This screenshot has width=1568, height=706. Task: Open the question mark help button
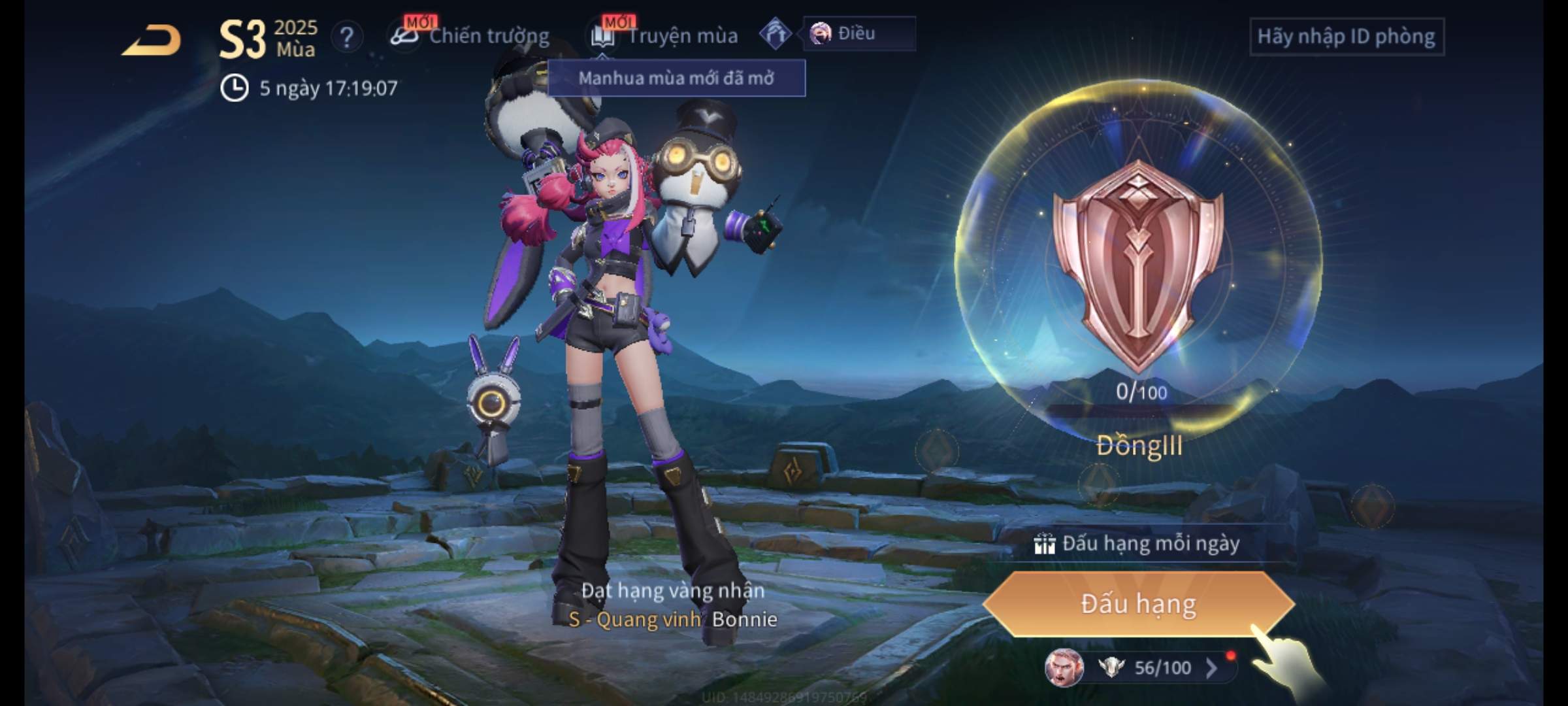(x=347, y=37)
